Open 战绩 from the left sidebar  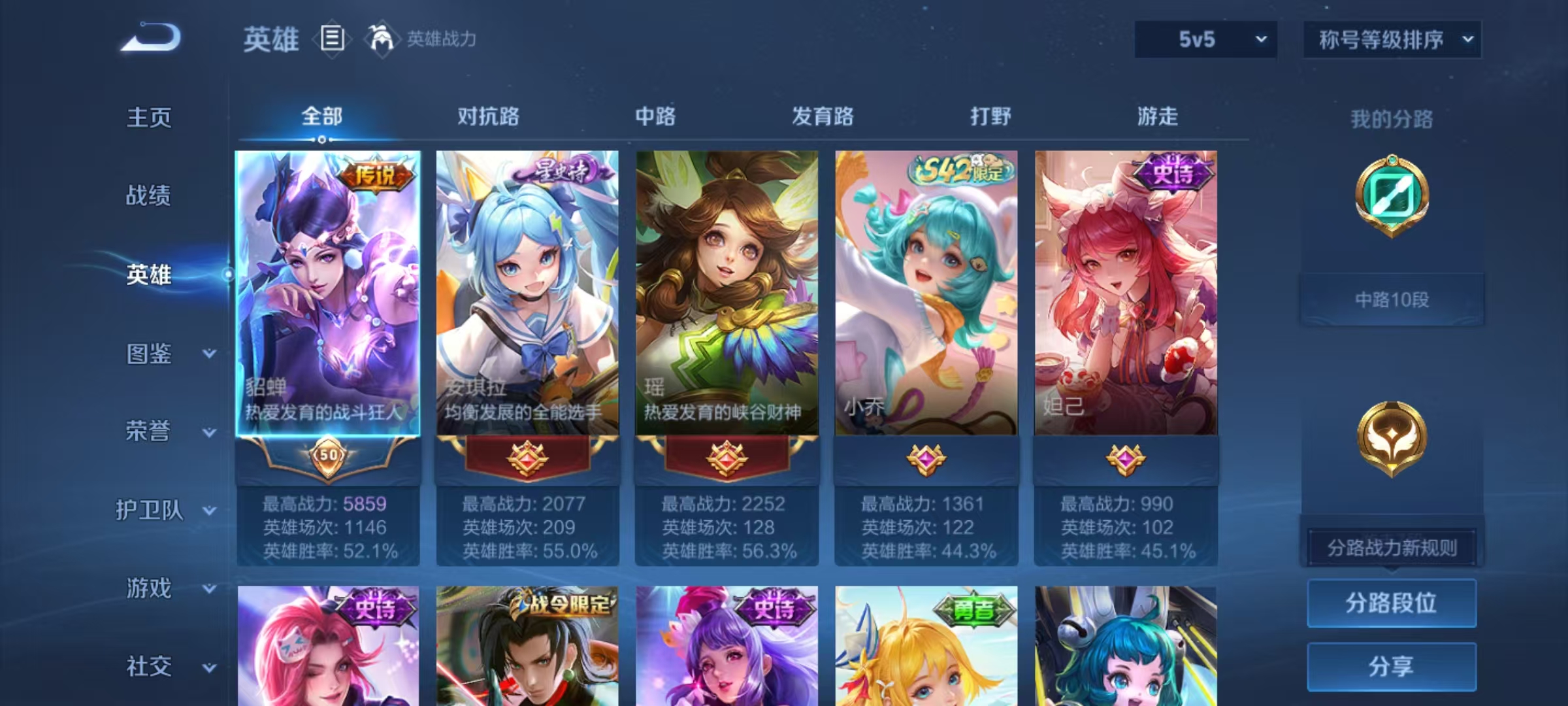coord(152,196)
